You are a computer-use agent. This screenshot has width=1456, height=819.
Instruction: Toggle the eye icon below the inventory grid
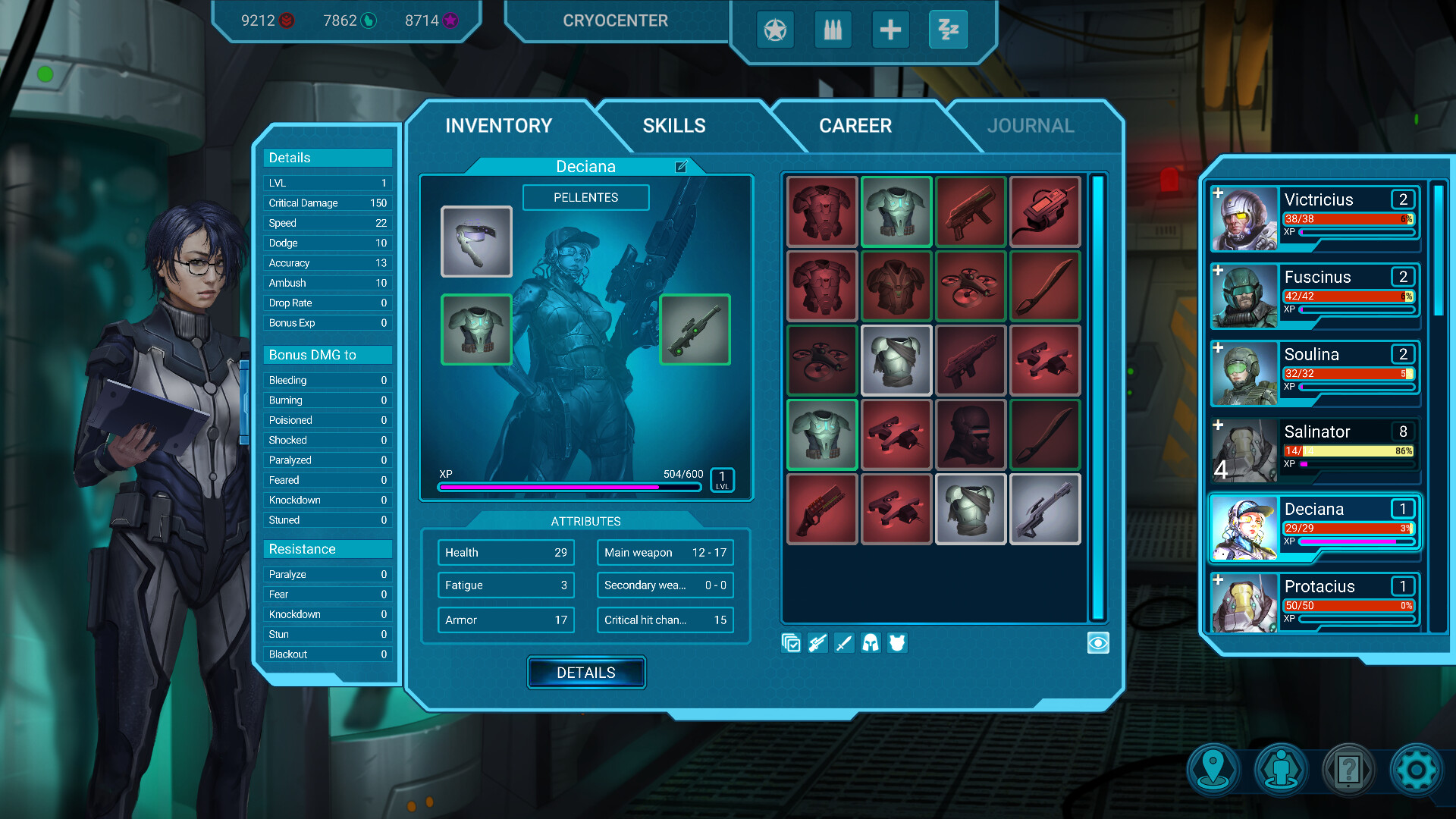(x=1097, y=642)
